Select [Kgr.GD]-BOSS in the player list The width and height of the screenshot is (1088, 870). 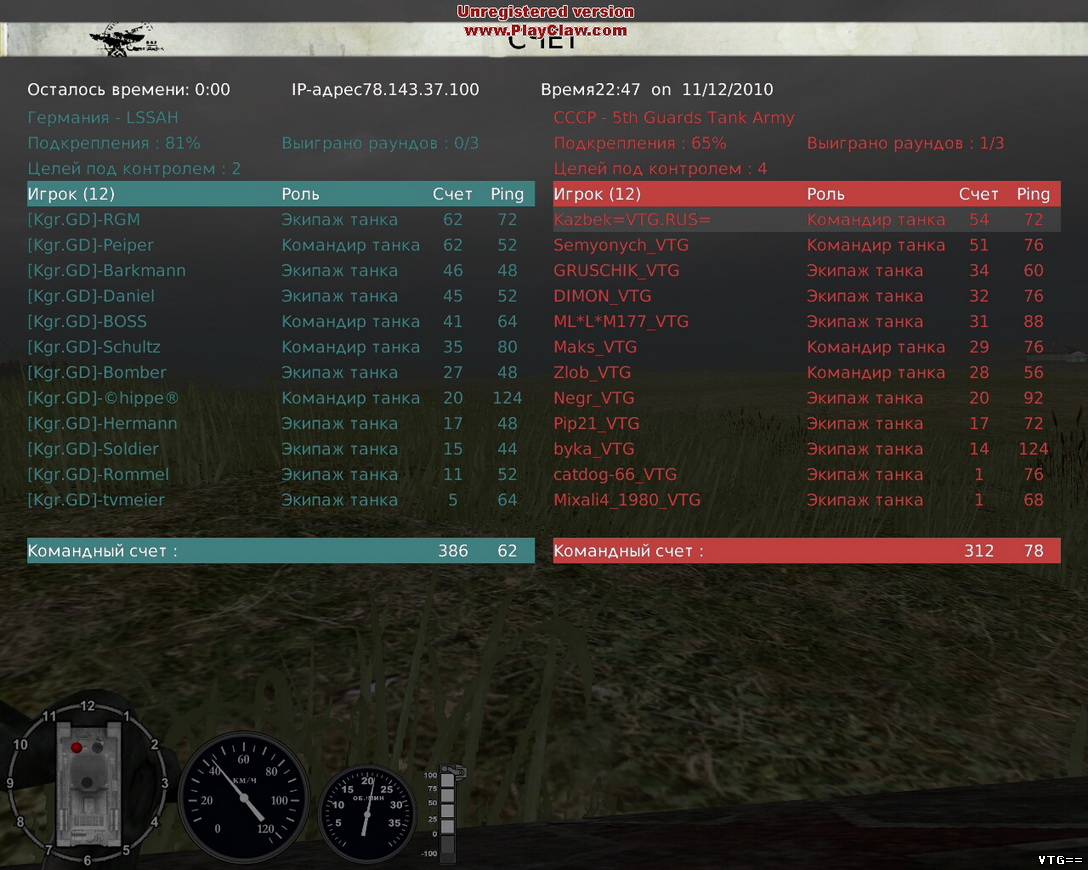coord(87,322)
